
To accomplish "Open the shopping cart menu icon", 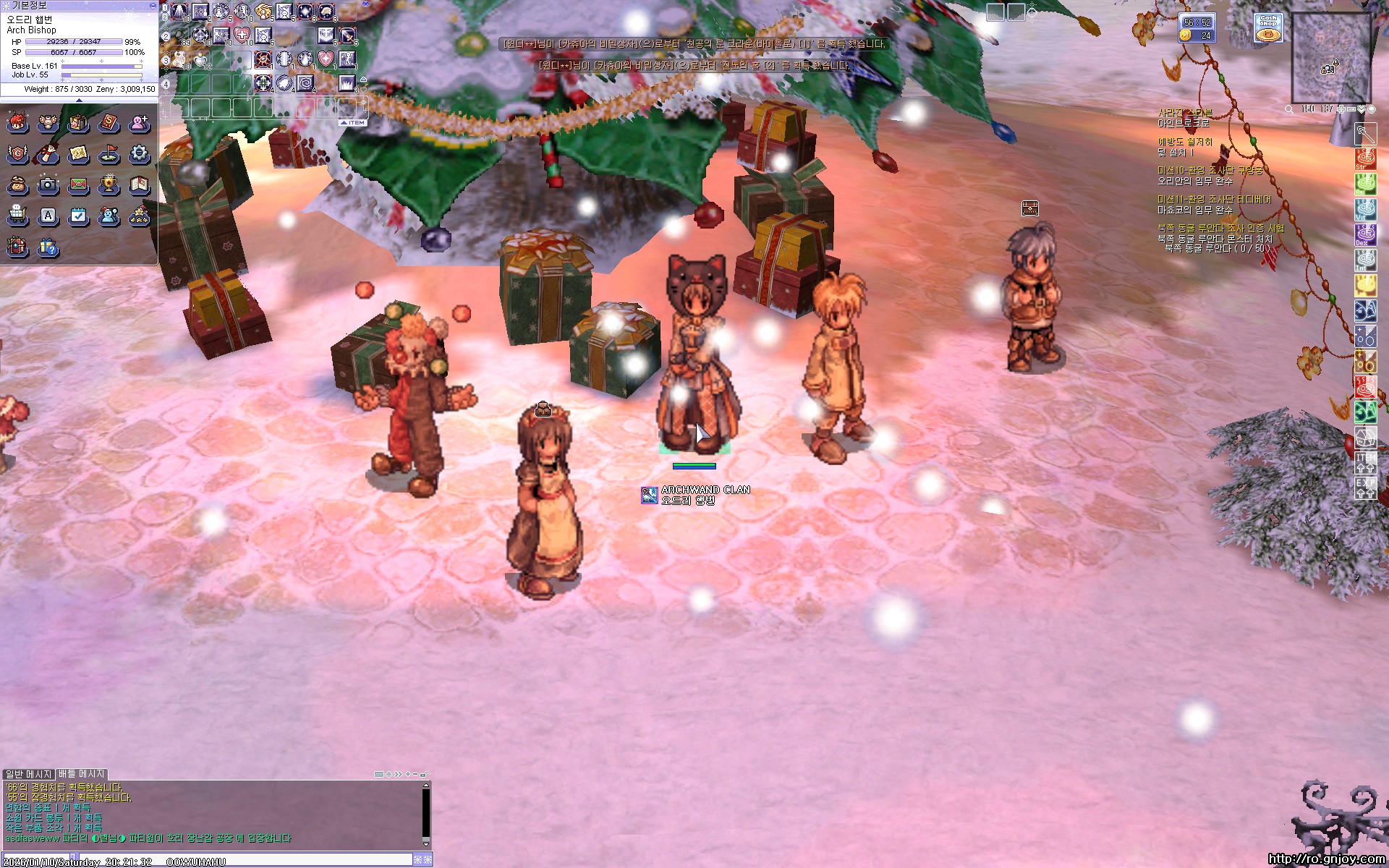I will 17,216.
